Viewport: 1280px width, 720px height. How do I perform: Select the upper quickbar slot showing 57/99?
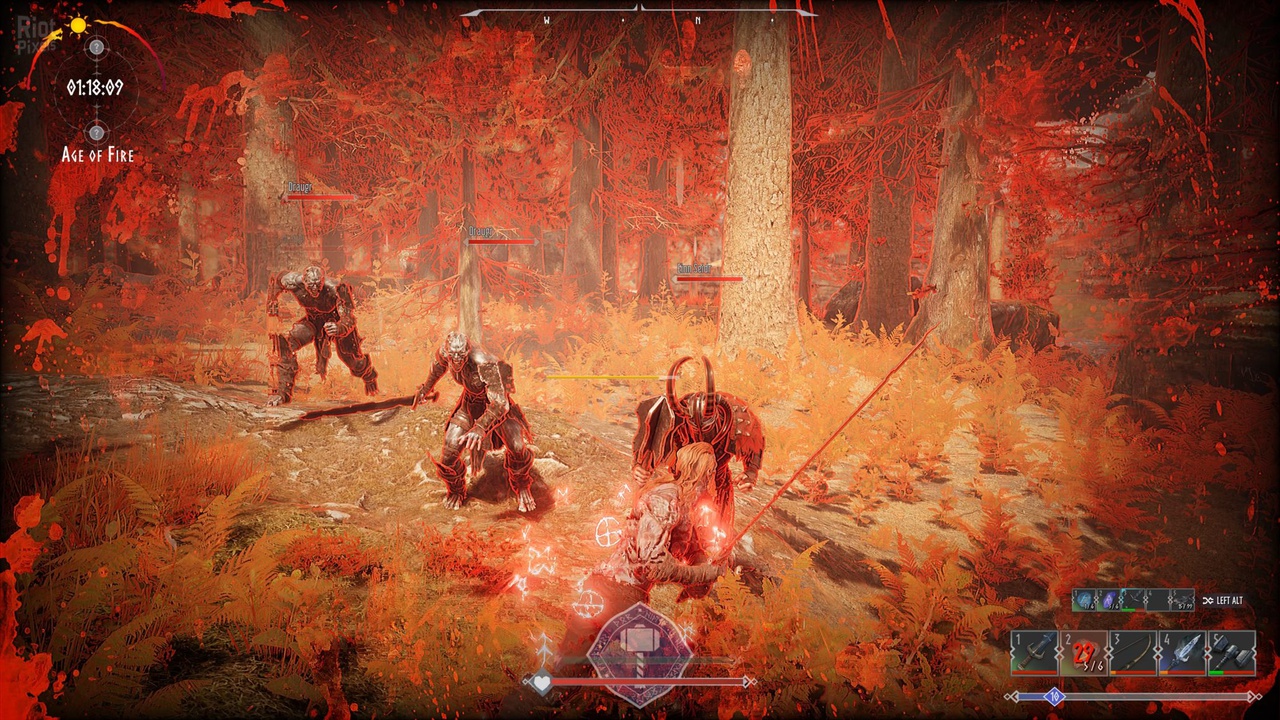1182,600
